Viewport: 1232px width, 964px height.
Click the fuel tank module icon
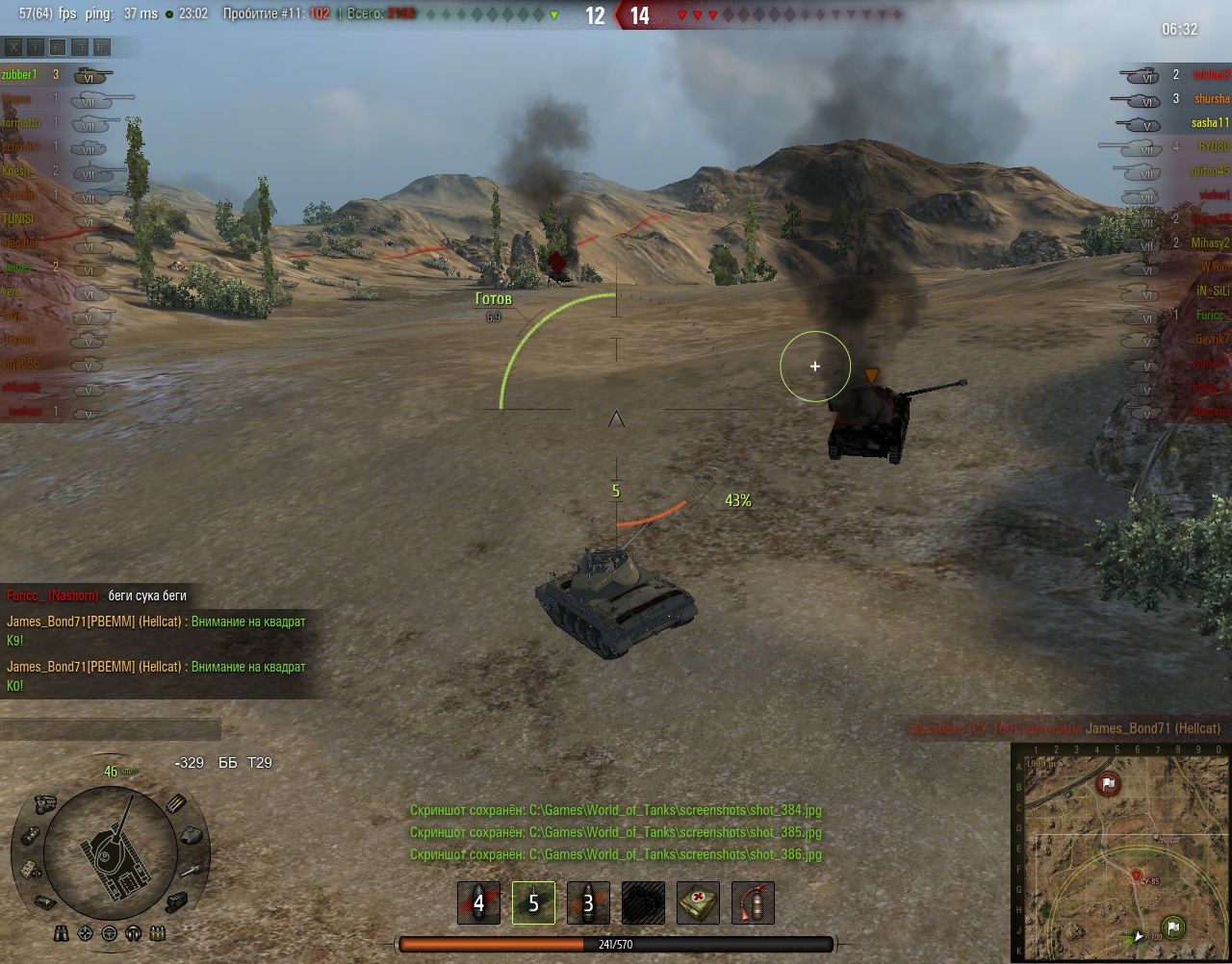point(30,835)
